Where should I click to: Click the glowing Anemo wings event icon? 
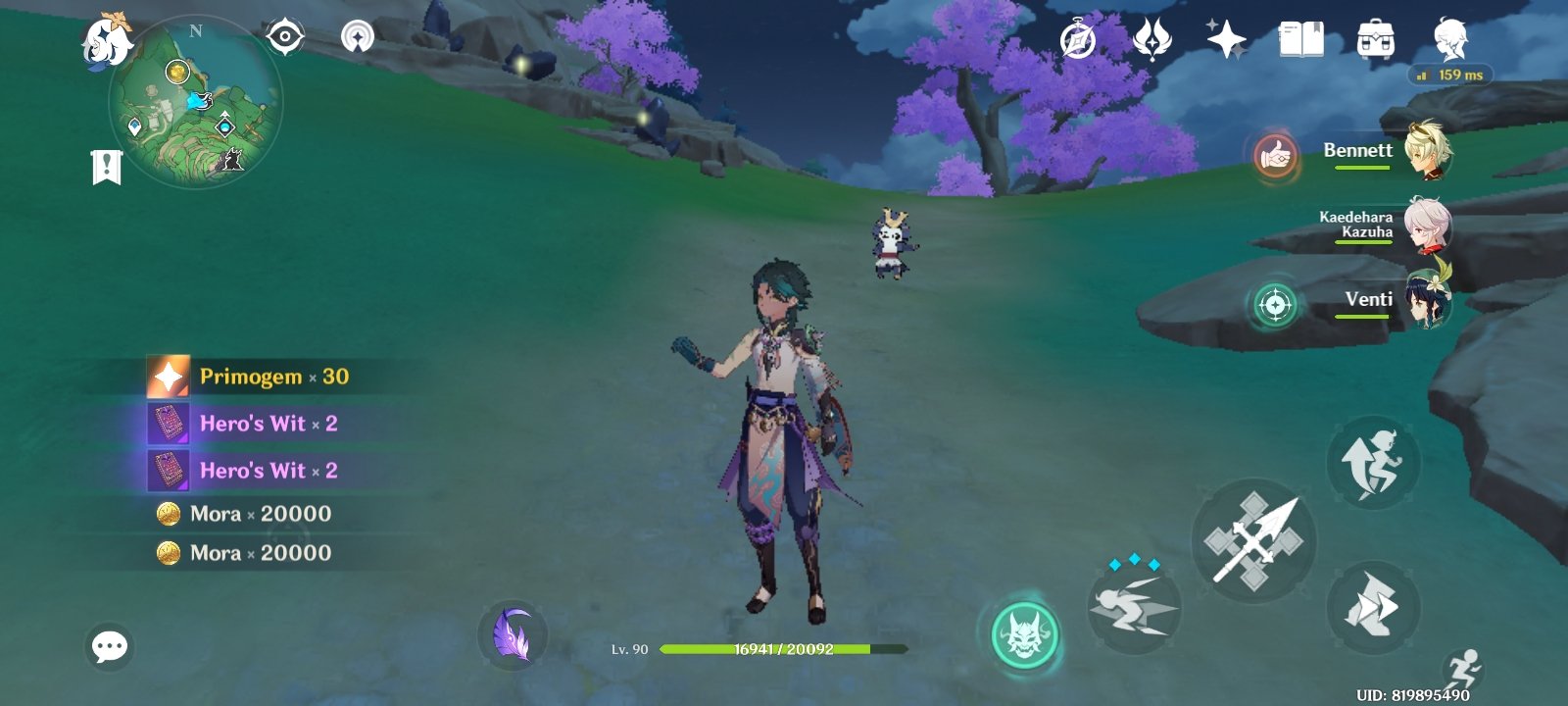coord(1151,40)
